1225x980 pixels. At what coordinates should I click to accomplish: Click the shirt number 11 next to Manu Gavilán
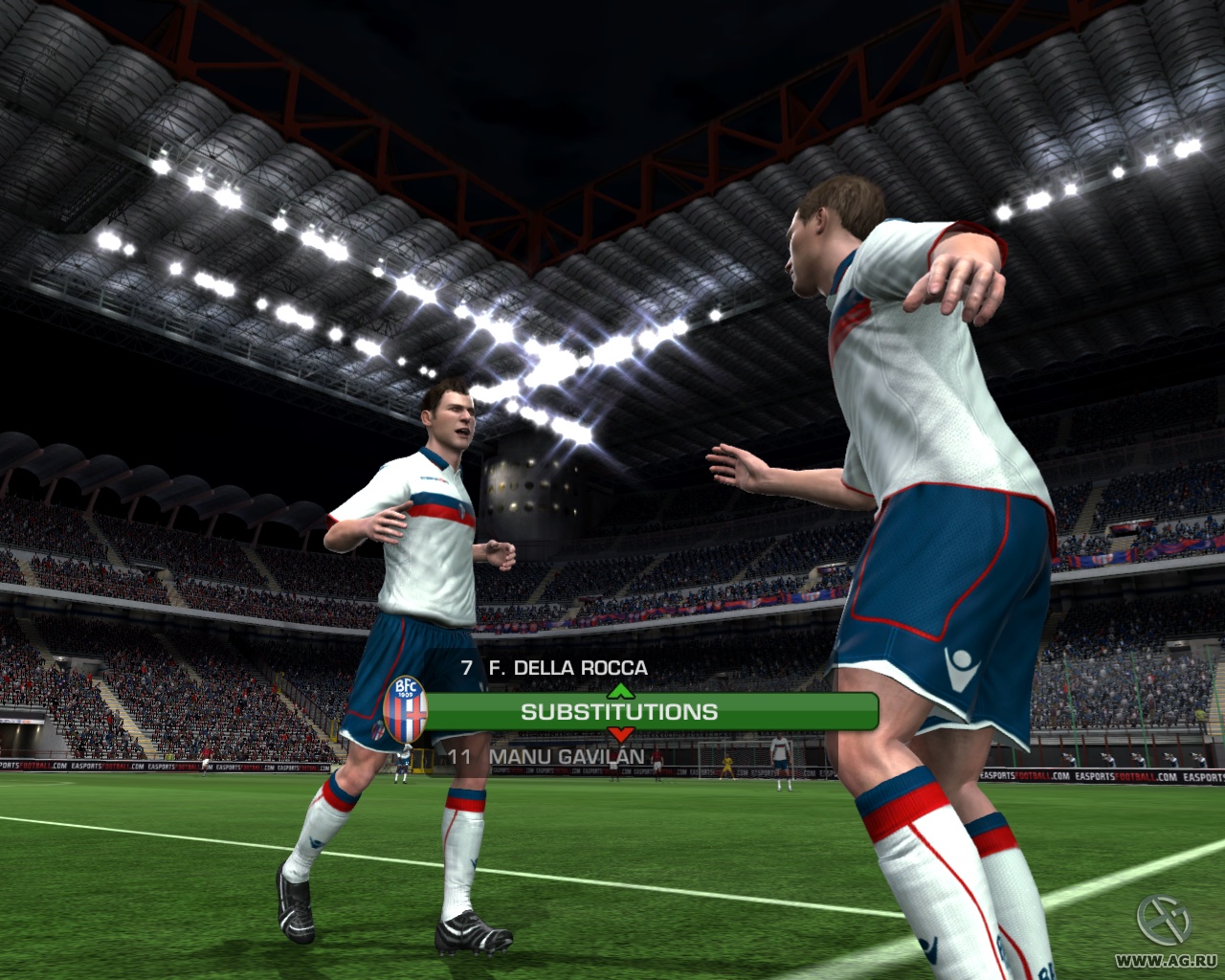[x=457, y=756]
